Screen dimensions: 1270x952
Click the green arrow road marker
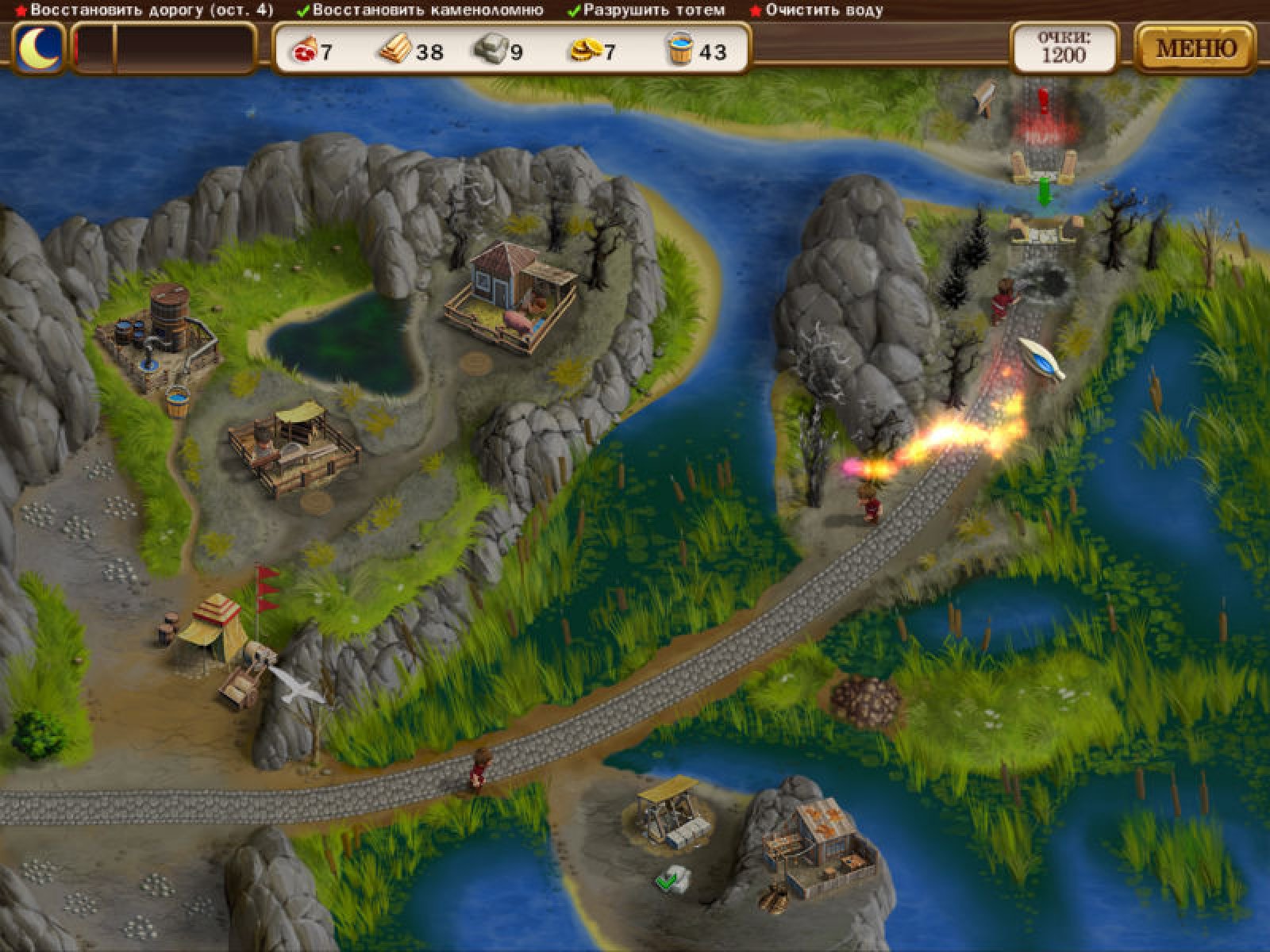point(1045,193)
